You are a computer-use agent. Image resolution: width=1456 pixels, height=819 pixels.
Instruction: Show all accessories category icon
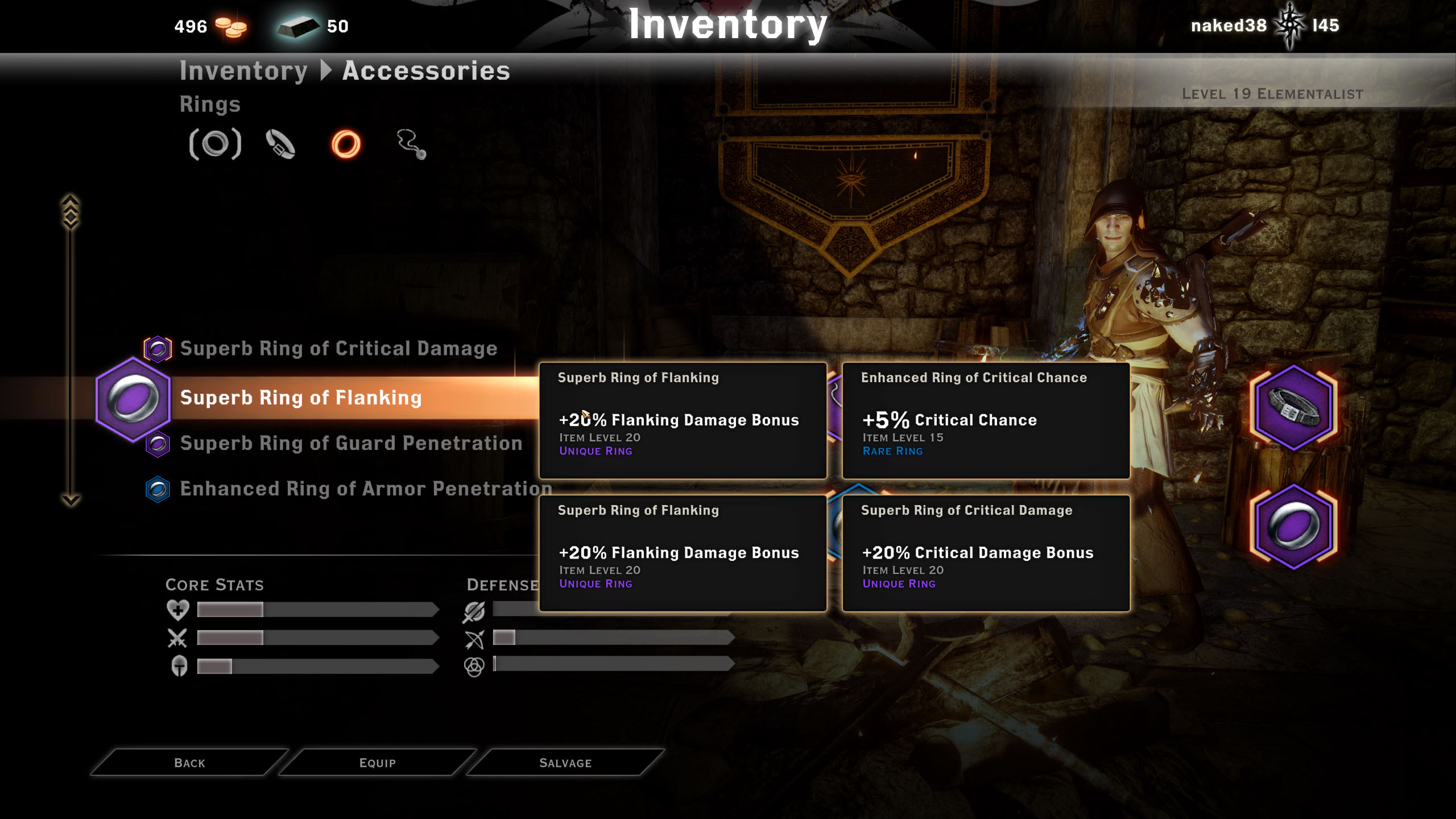(x=215, y=144)
